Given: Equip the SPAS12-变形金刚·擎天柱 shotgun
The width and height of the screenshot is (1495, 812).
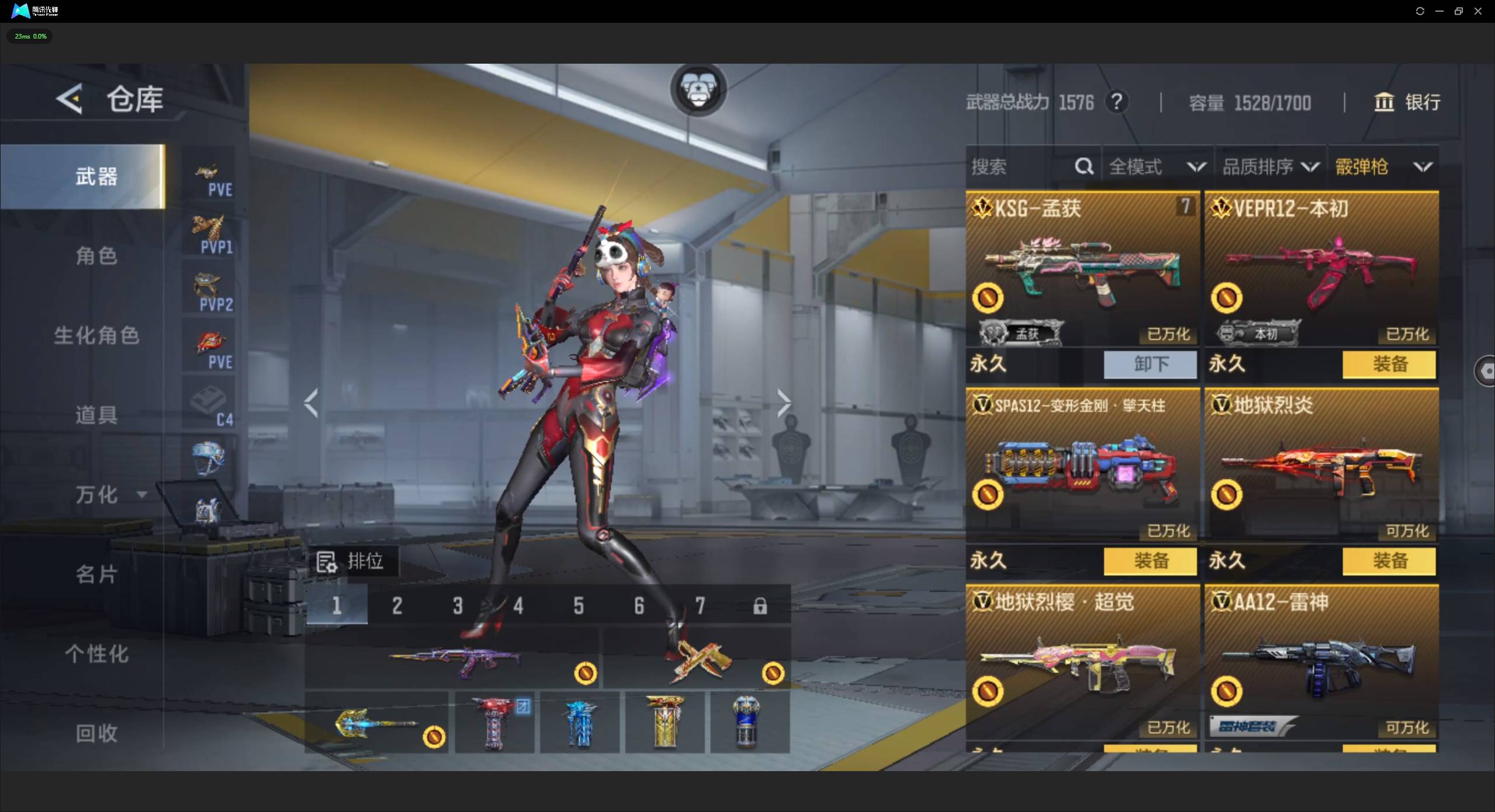Looking at the screenshot, I should click(1150, 561).
